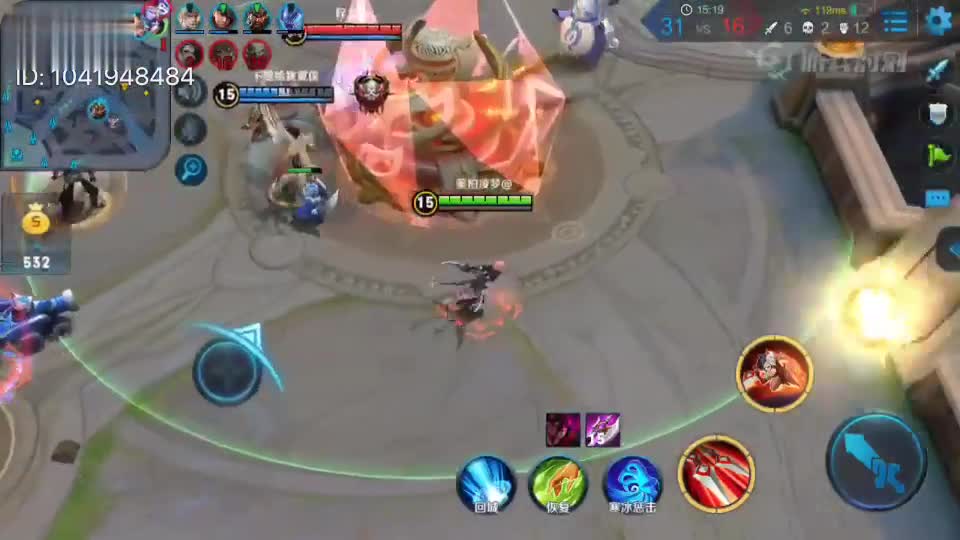The width and height of the screenshot is (960, 540).
Task: Select the purple blade equipment icon
Action: (x=602, y=429)
